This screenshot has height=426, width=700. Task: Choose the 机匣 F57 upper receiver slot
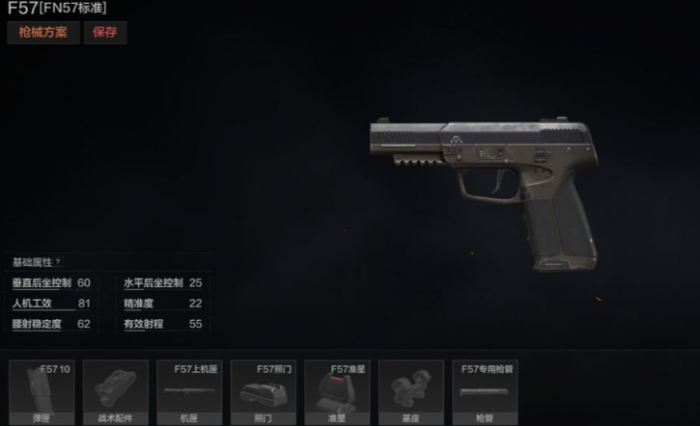[x=189, y=392]
